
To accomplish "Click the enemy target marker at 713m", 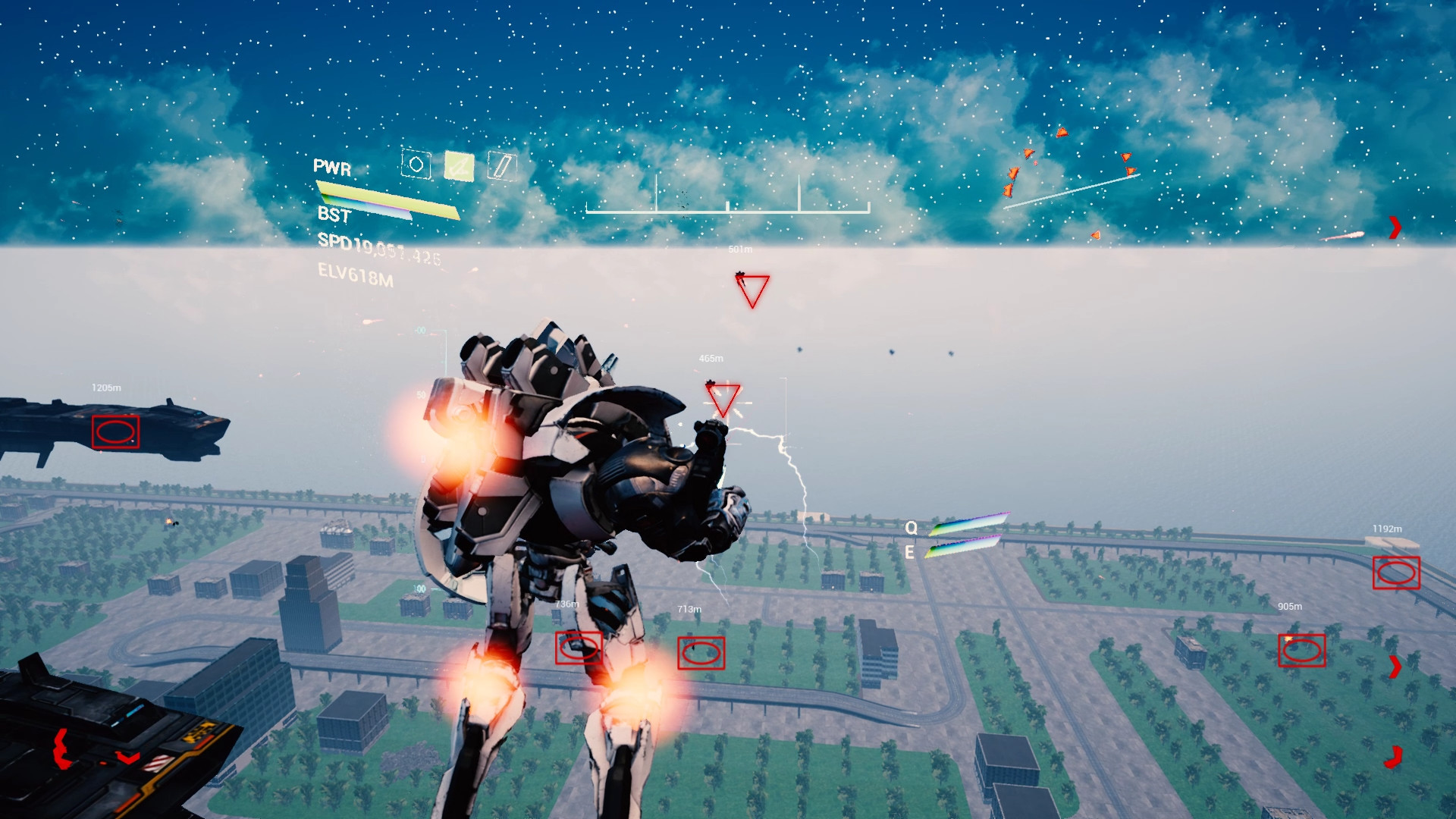I will pyautogui.click(x=700, y=650).
